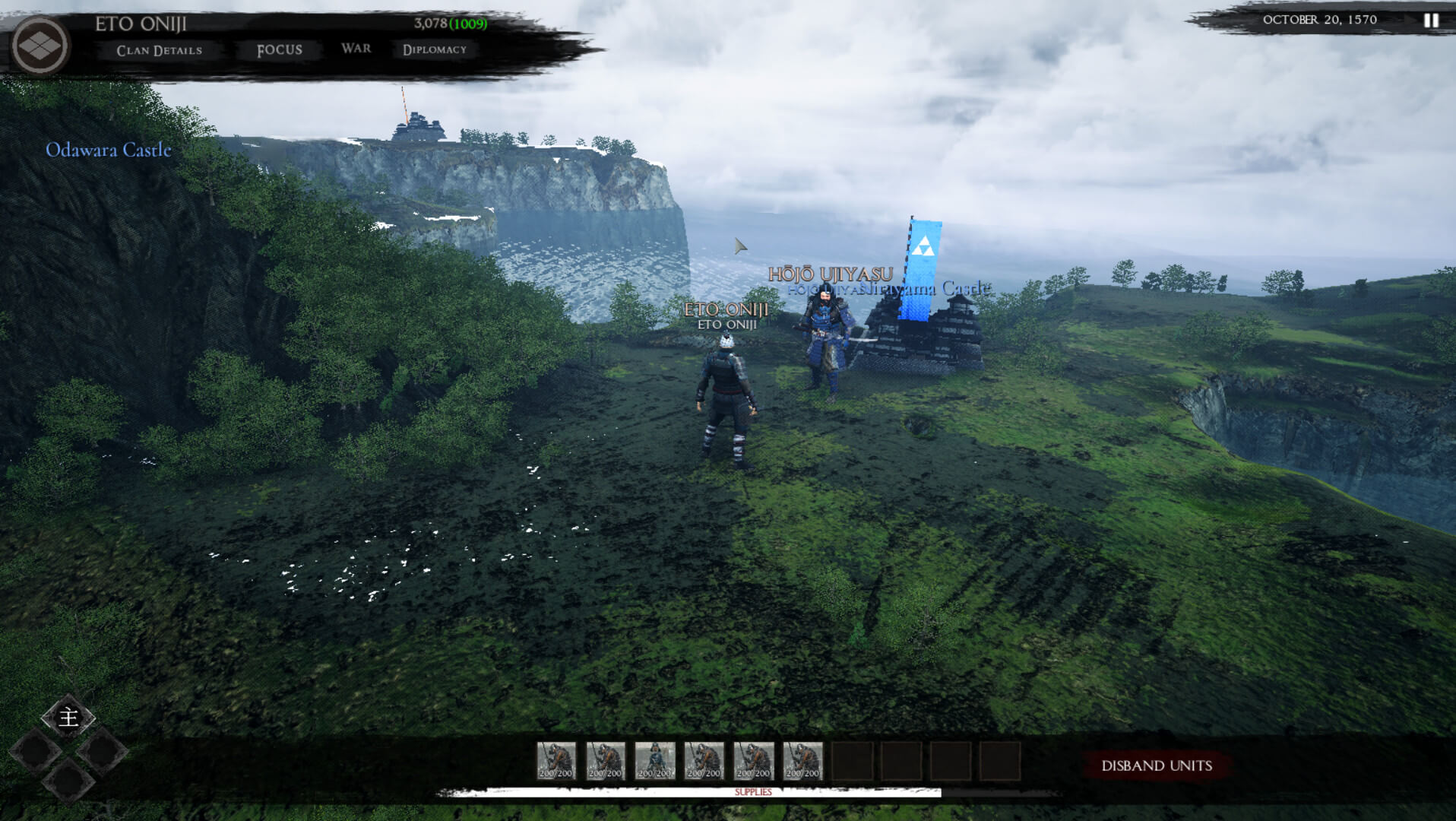The width and height of the screenshot is (1456, 821).
Task: Toggle the pause button beside the date
Action: (1431, 21)
